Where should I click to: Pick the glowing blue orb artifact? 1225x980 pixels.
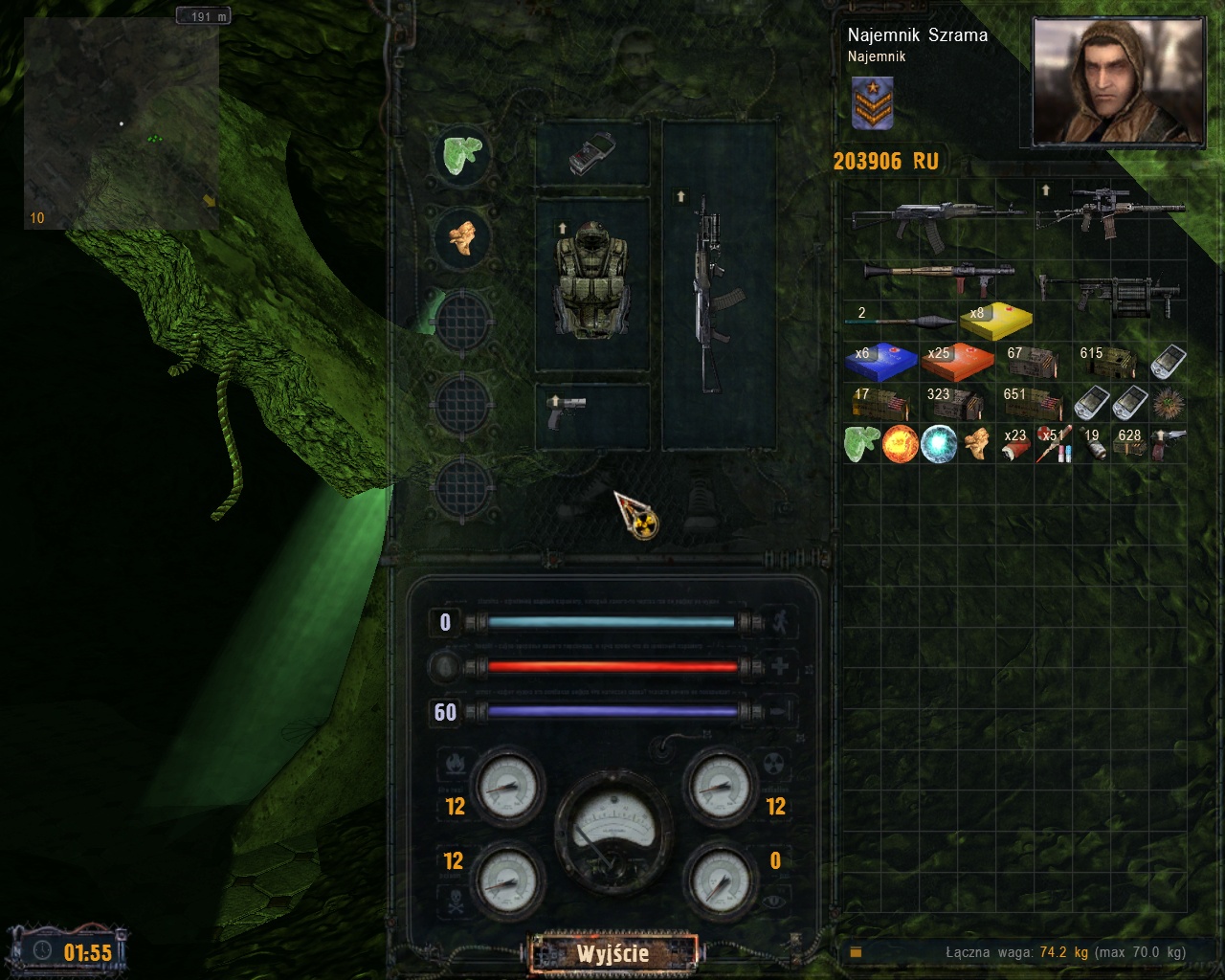point(939,444)
